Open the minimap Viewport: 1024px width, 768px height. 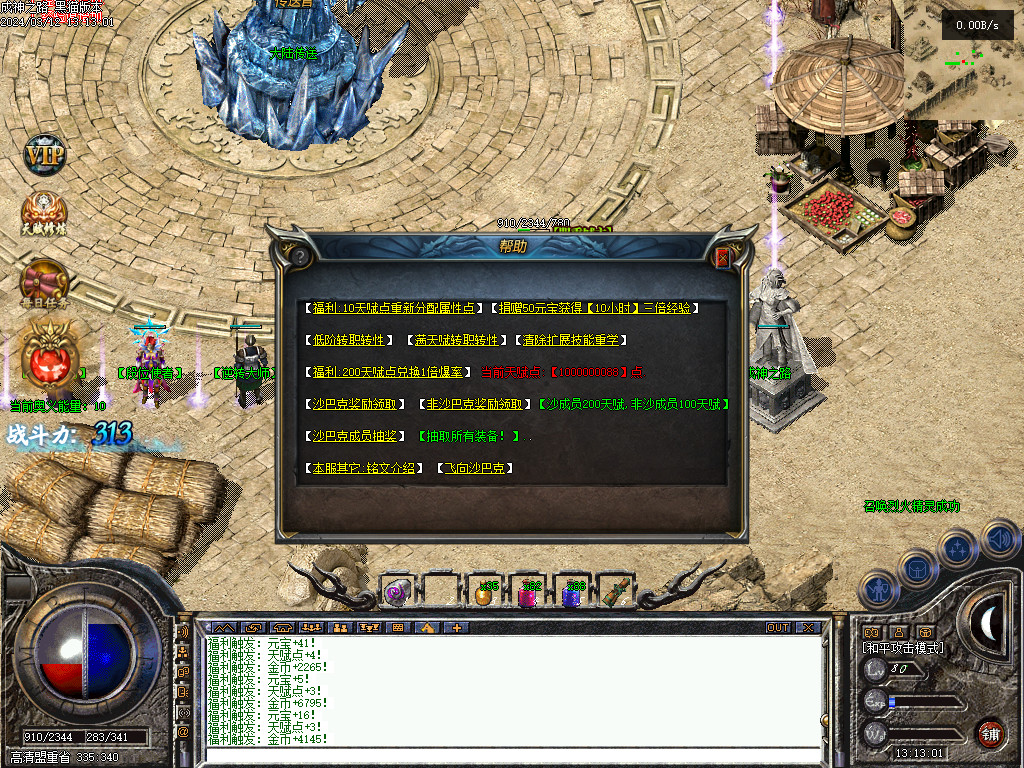click(963, 62)
